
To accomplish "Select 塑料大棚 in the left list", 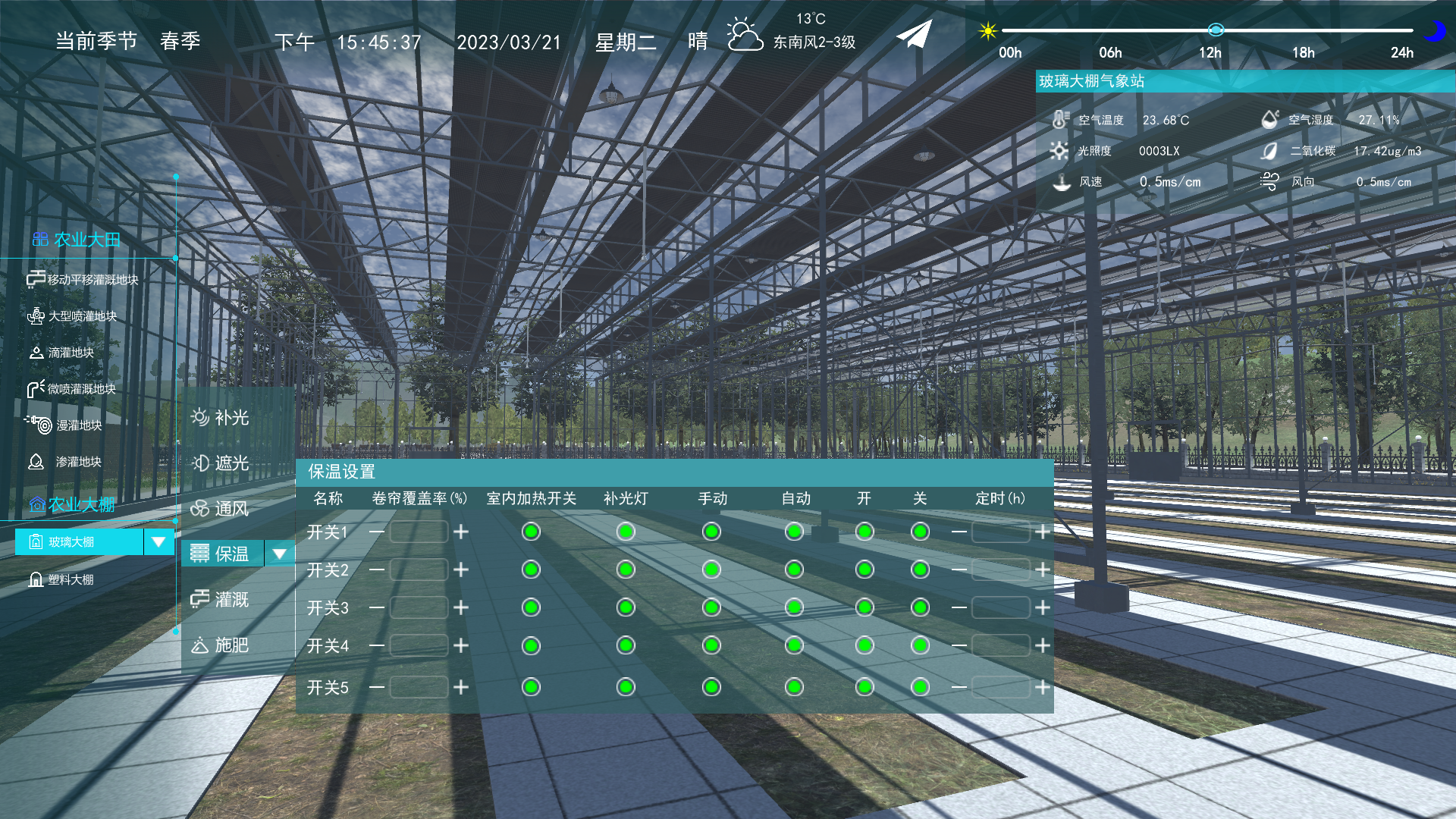I will click(71, 580).
